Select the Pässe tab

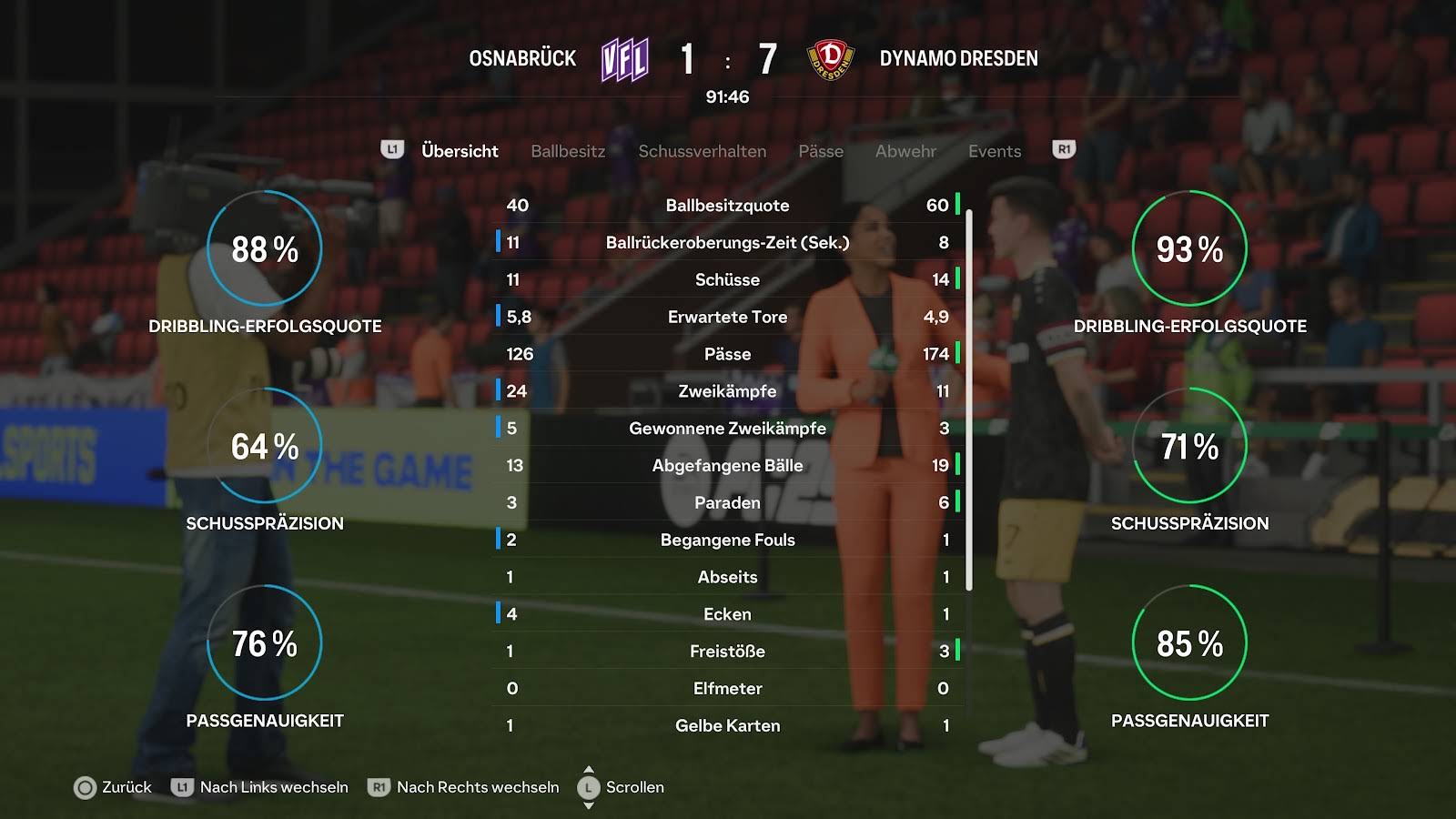pyautogui.click(x=821, y=151)
